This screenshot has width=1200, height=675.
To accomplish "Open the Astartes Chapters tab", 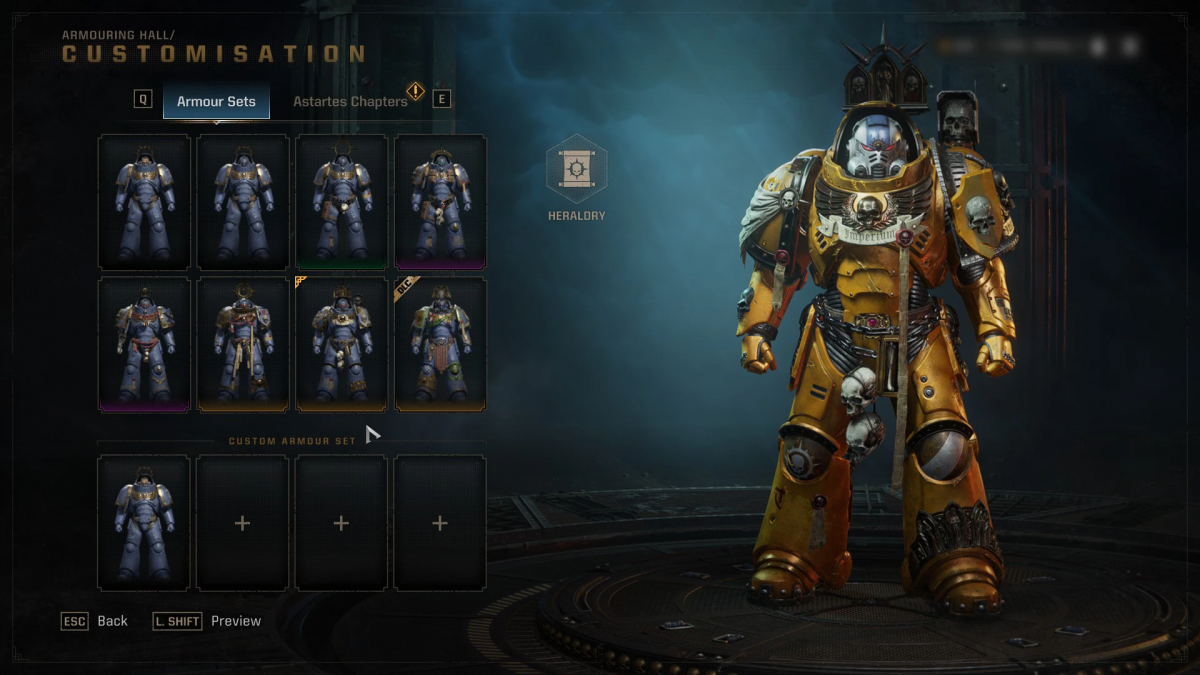I will click(350, 101).
